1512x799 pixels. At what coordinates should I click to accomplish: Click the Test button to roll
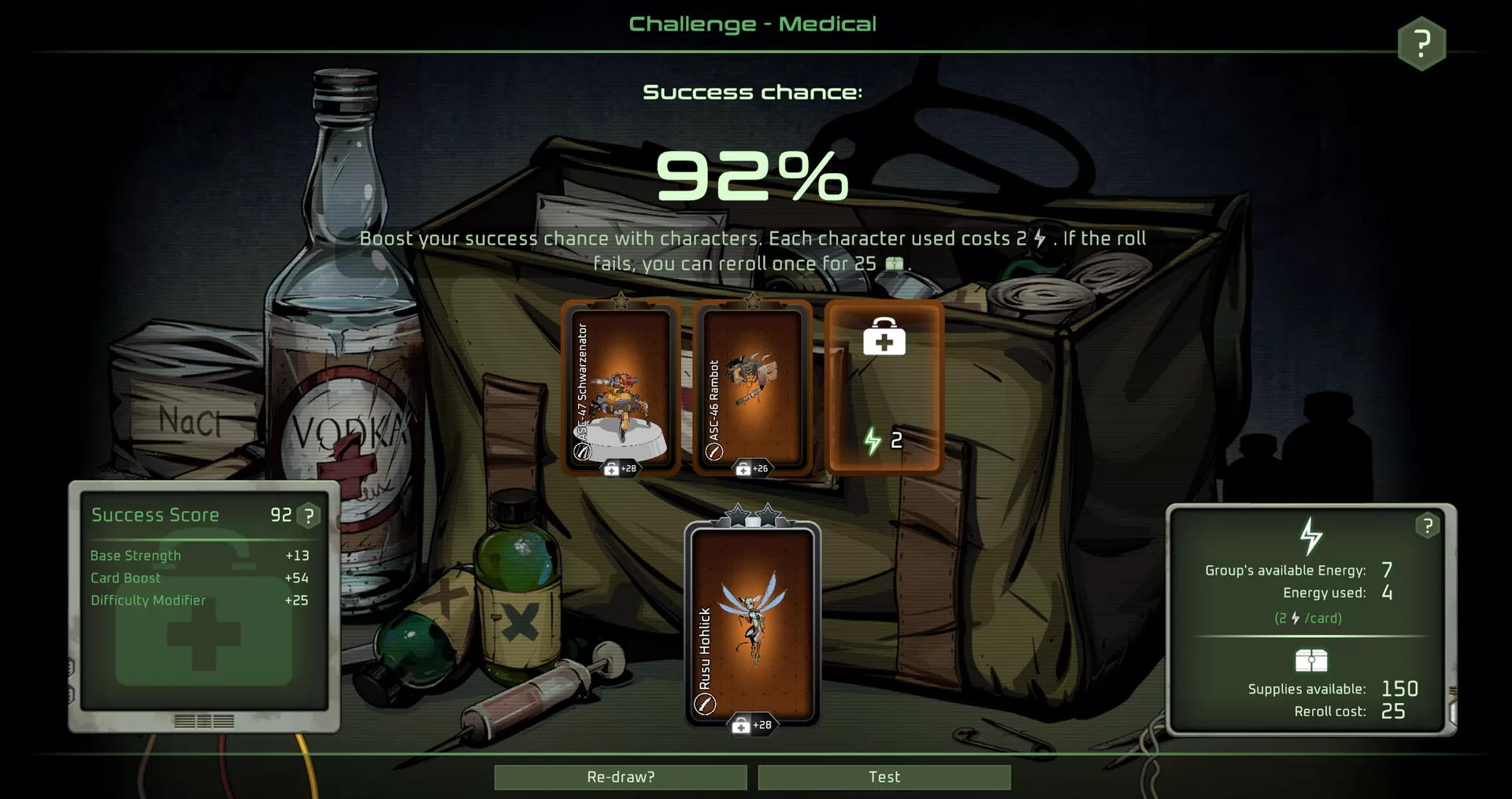tap(884, 777)
